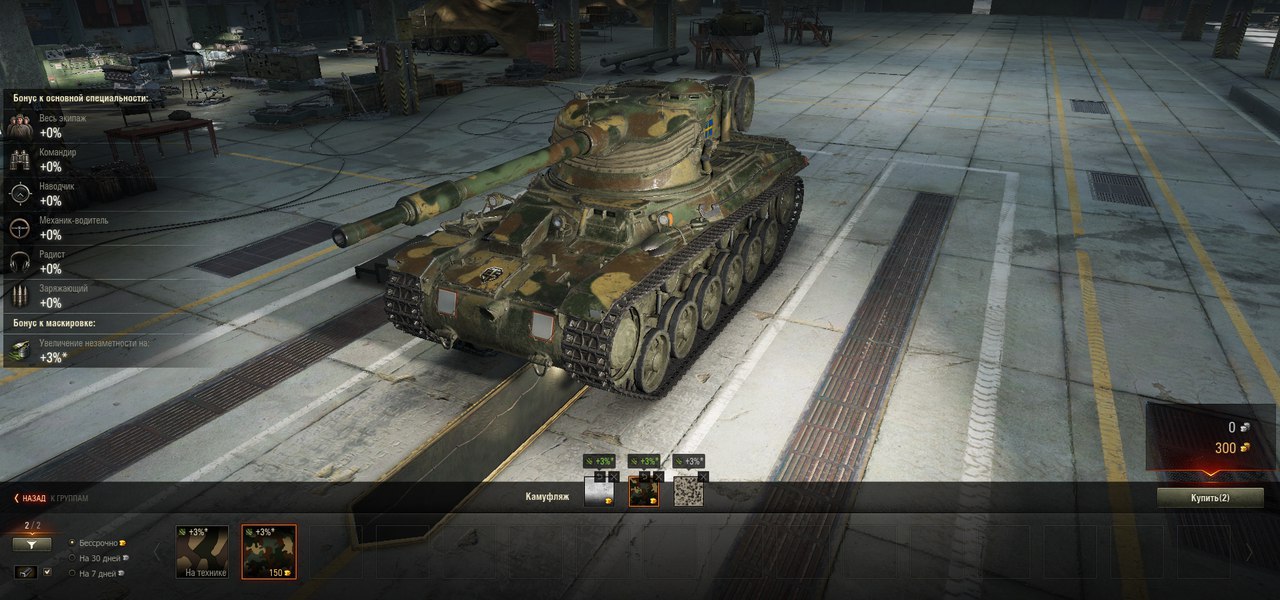Toggle the checkbox beside the gun icon
Screen dimensions: 1280x600
pos(47,572)
